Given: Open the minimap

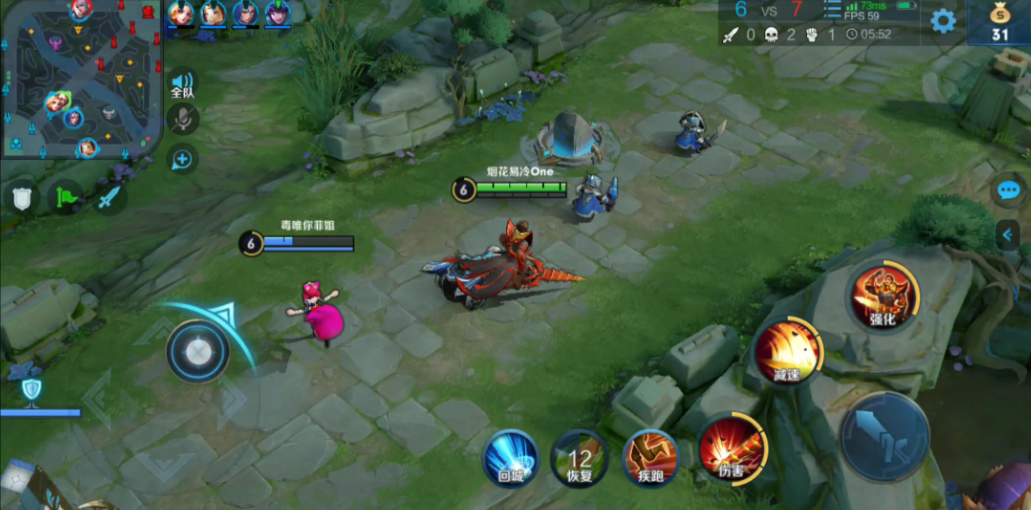Looking at the screenshot, I should pyautogui.click(x=80, y=80).
